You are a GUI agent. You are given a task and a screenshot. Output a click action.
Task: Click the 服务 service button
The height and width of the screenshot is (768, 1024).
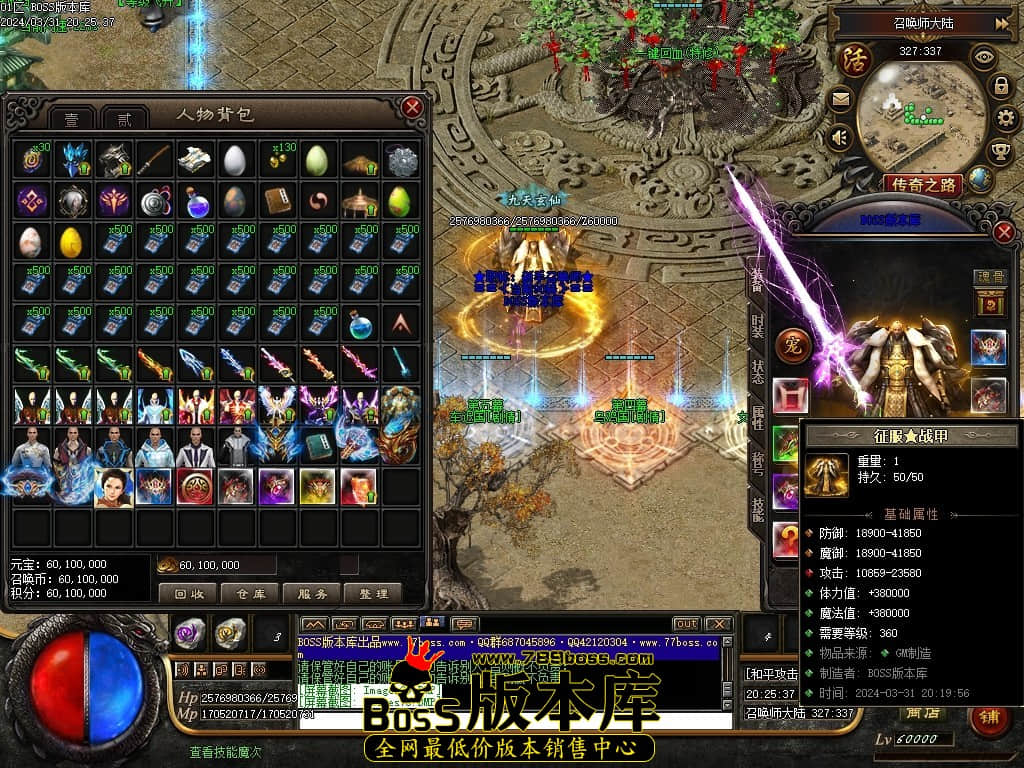point(312,593)
